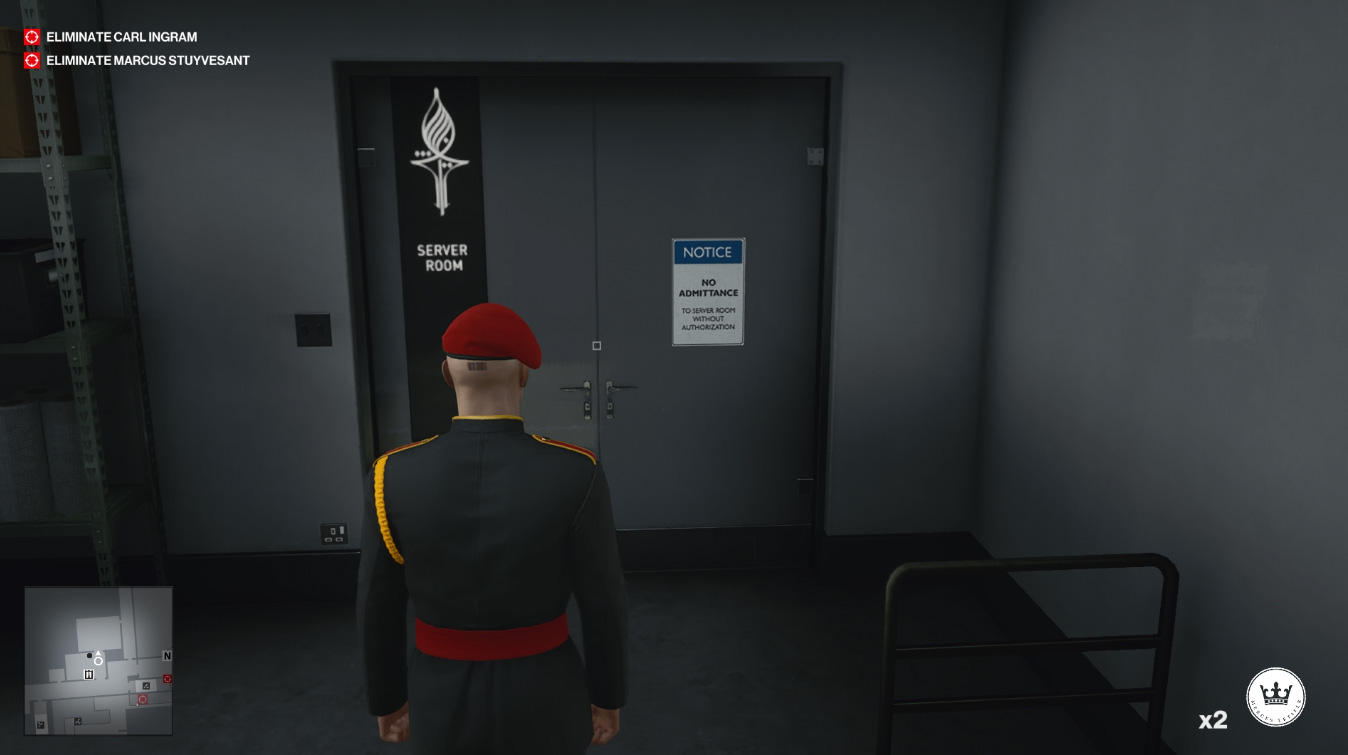Click the N compass marker on the minimap

point(166,655)
